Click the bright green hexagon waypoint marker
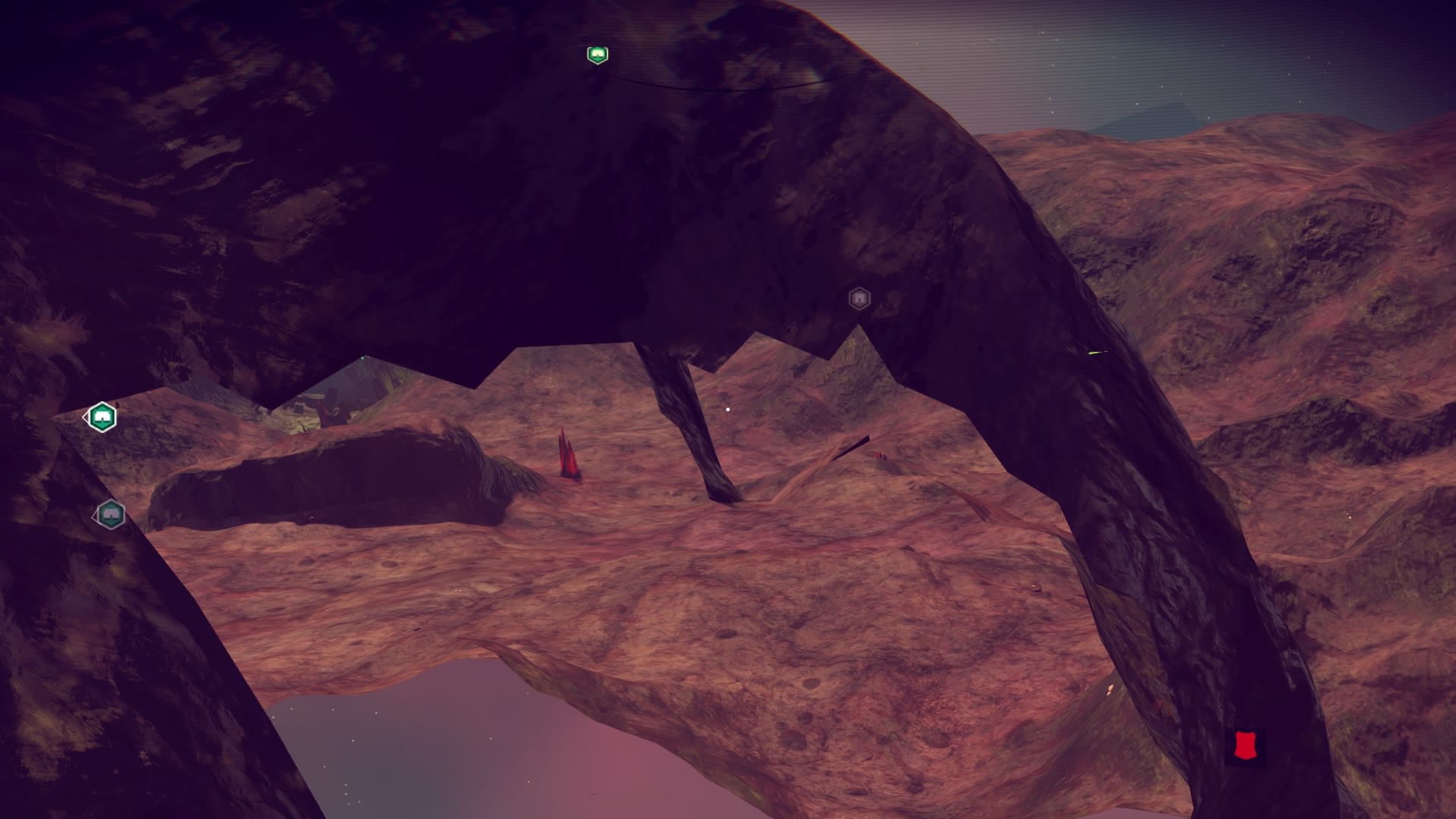Image resolution: width=1456 pixels, height=819 pixels. 102,417
